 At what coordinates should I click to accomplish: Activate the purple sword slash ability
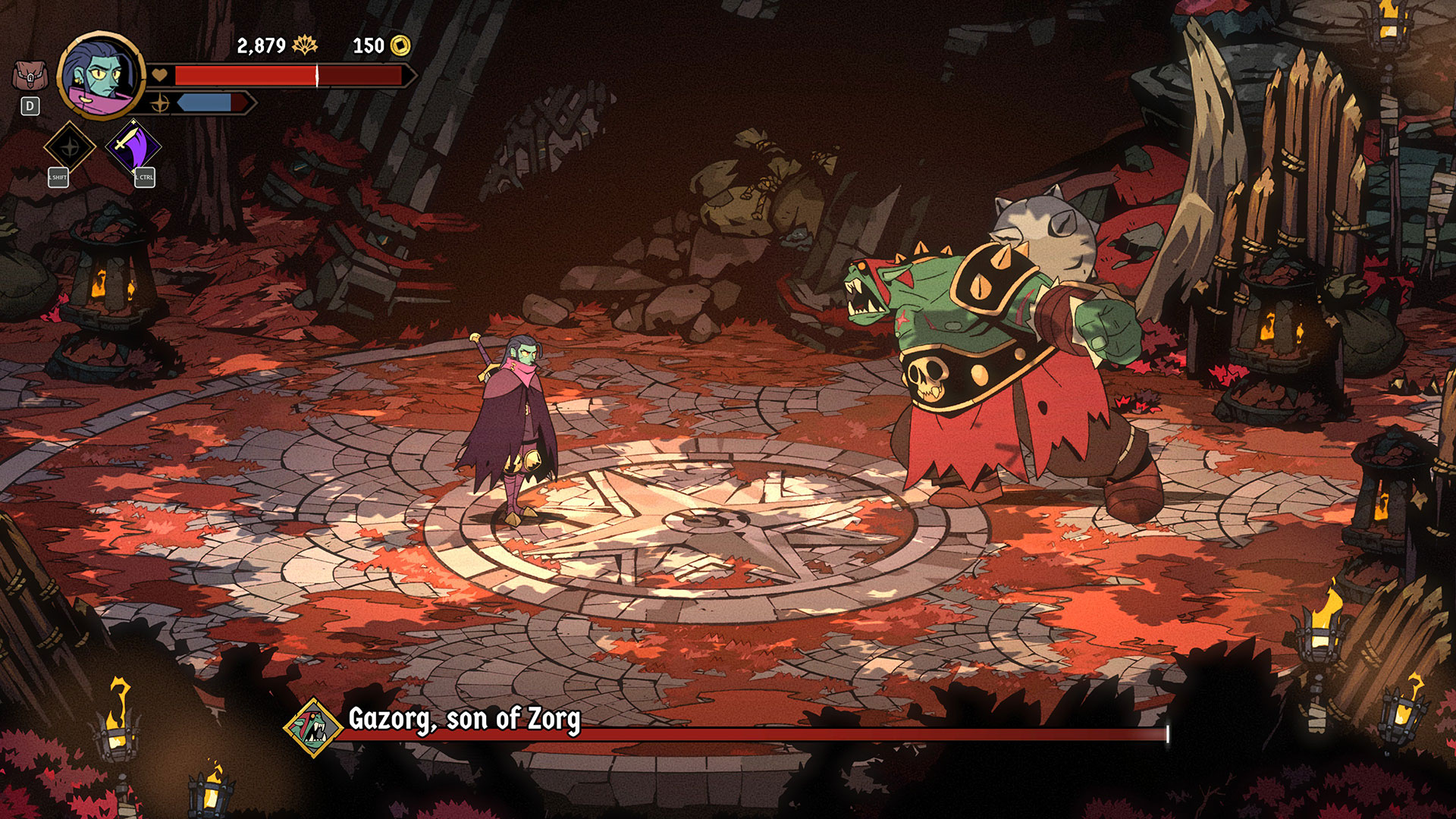133,146
